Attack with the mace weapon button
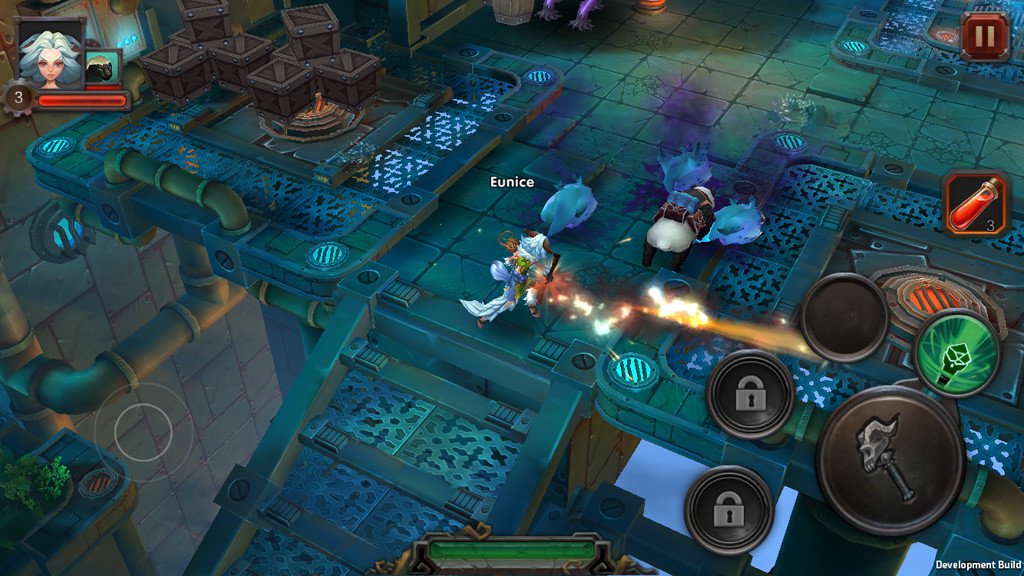This screenshot has height=576, width=1024. [x=889, y=460]
